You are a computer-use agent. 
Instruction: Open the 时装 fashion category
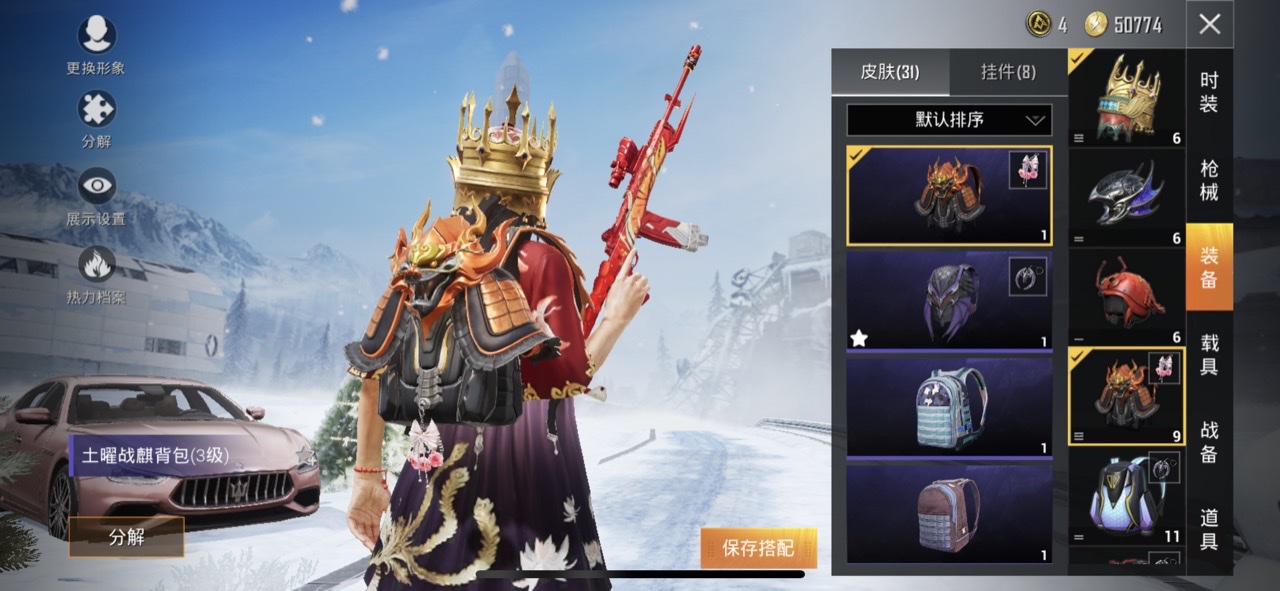click(x=1209, y=92)
